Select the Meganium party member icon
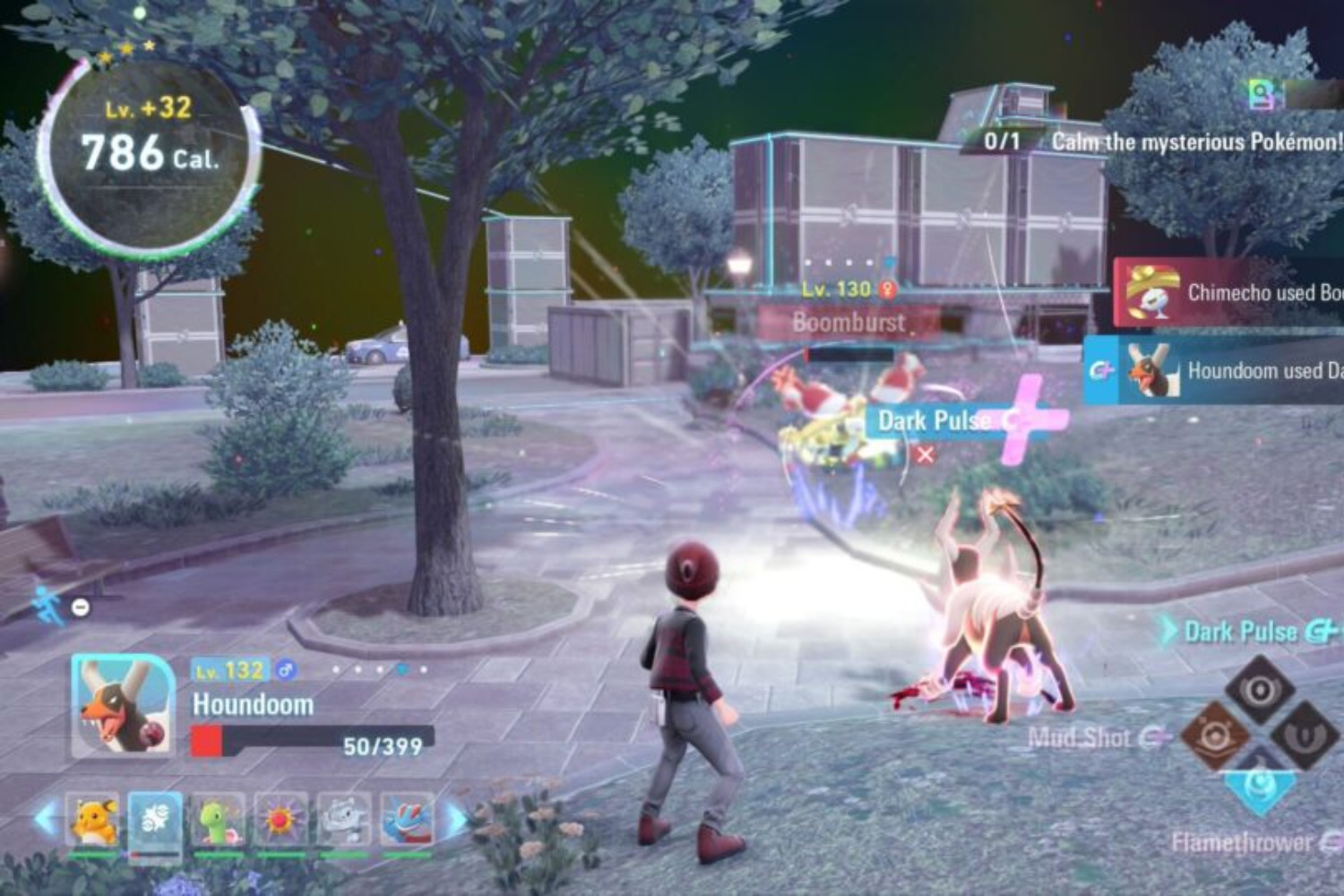This screenshot has height=896, width=1344. coord(216,818)
